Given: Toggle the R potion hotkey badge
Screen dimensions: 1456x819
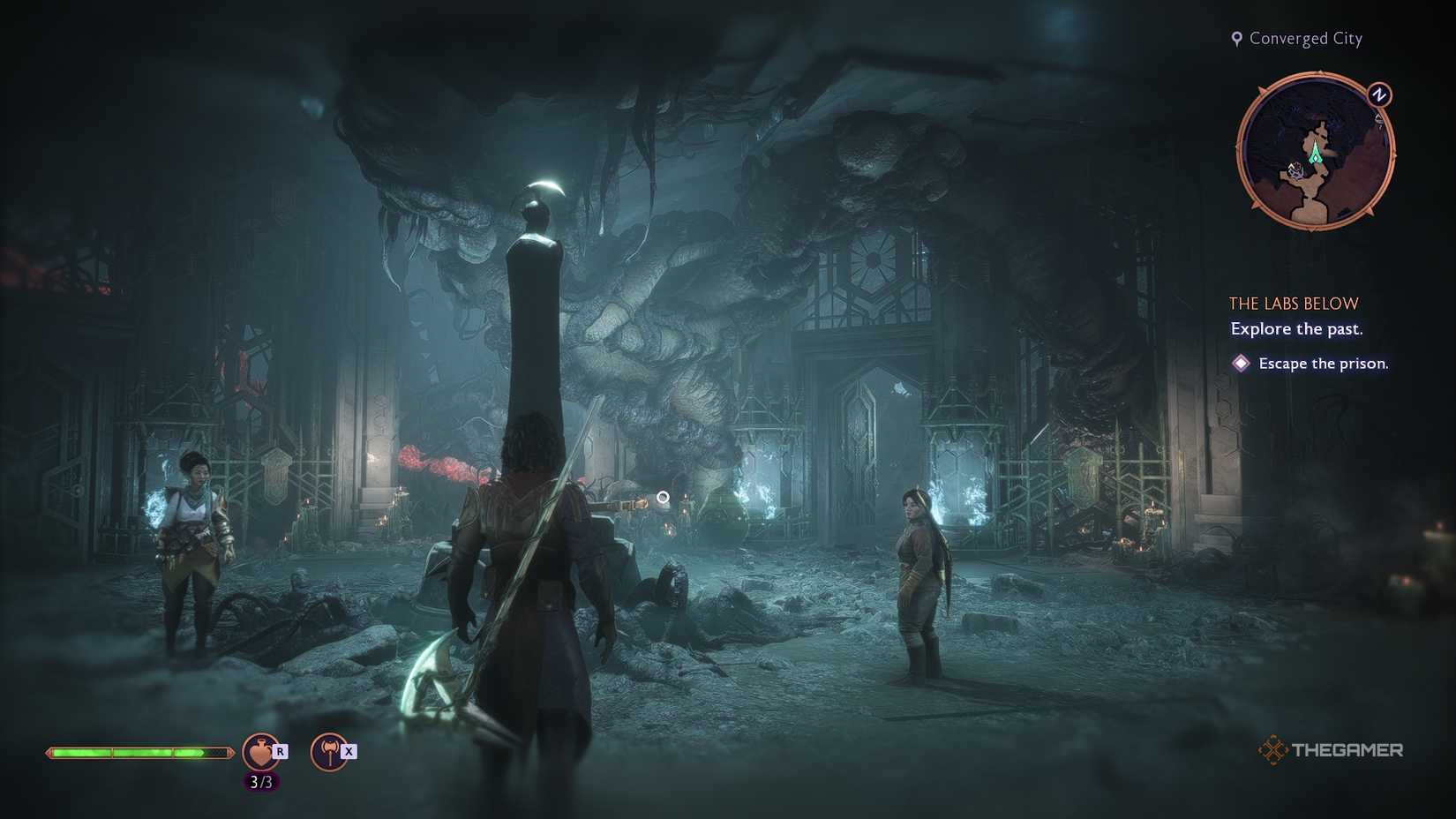Looking at the screenshot, I should tap(280, 751).
